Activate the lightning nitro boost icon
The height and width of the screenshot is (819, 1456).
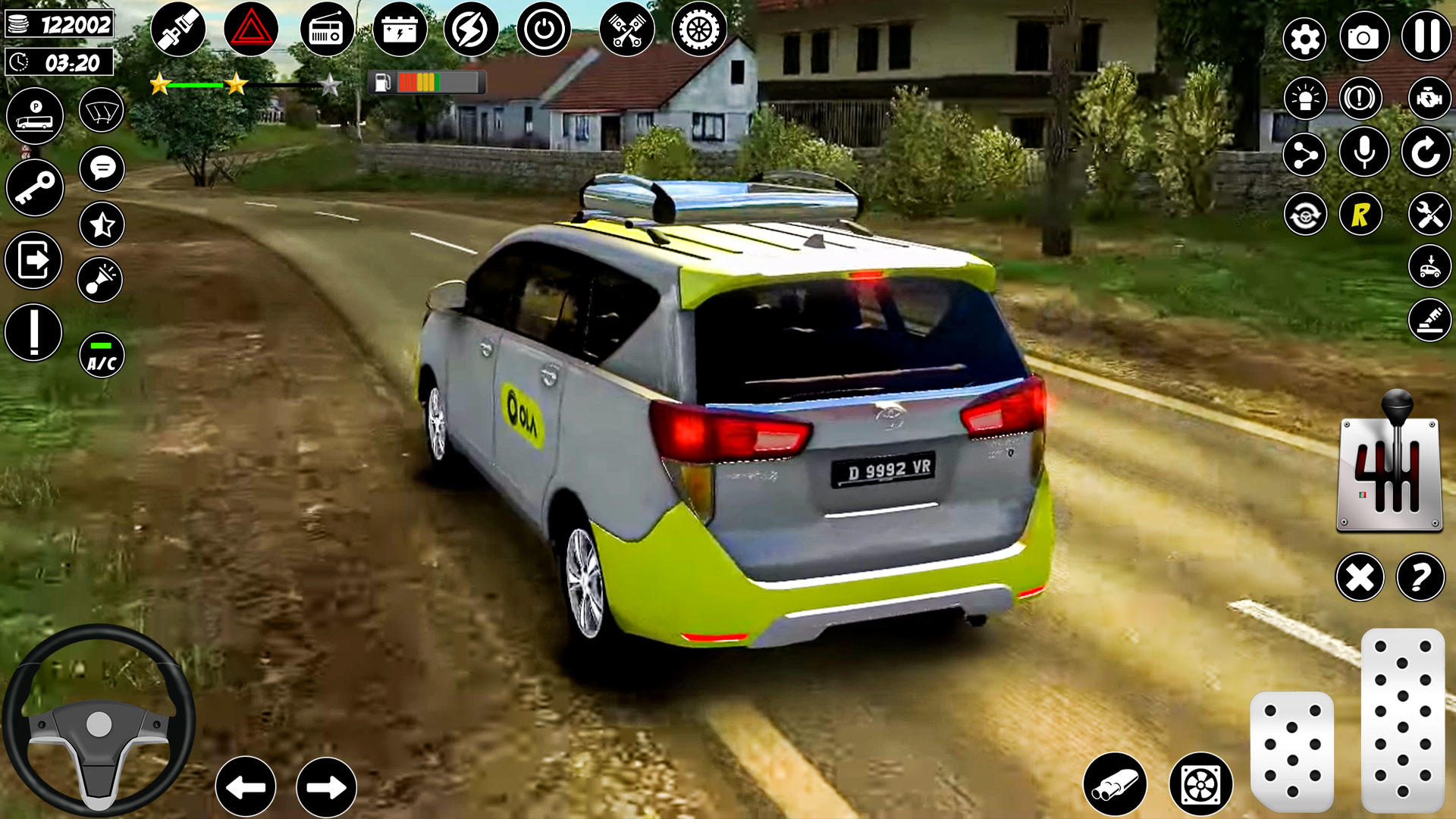coord(469,27)
